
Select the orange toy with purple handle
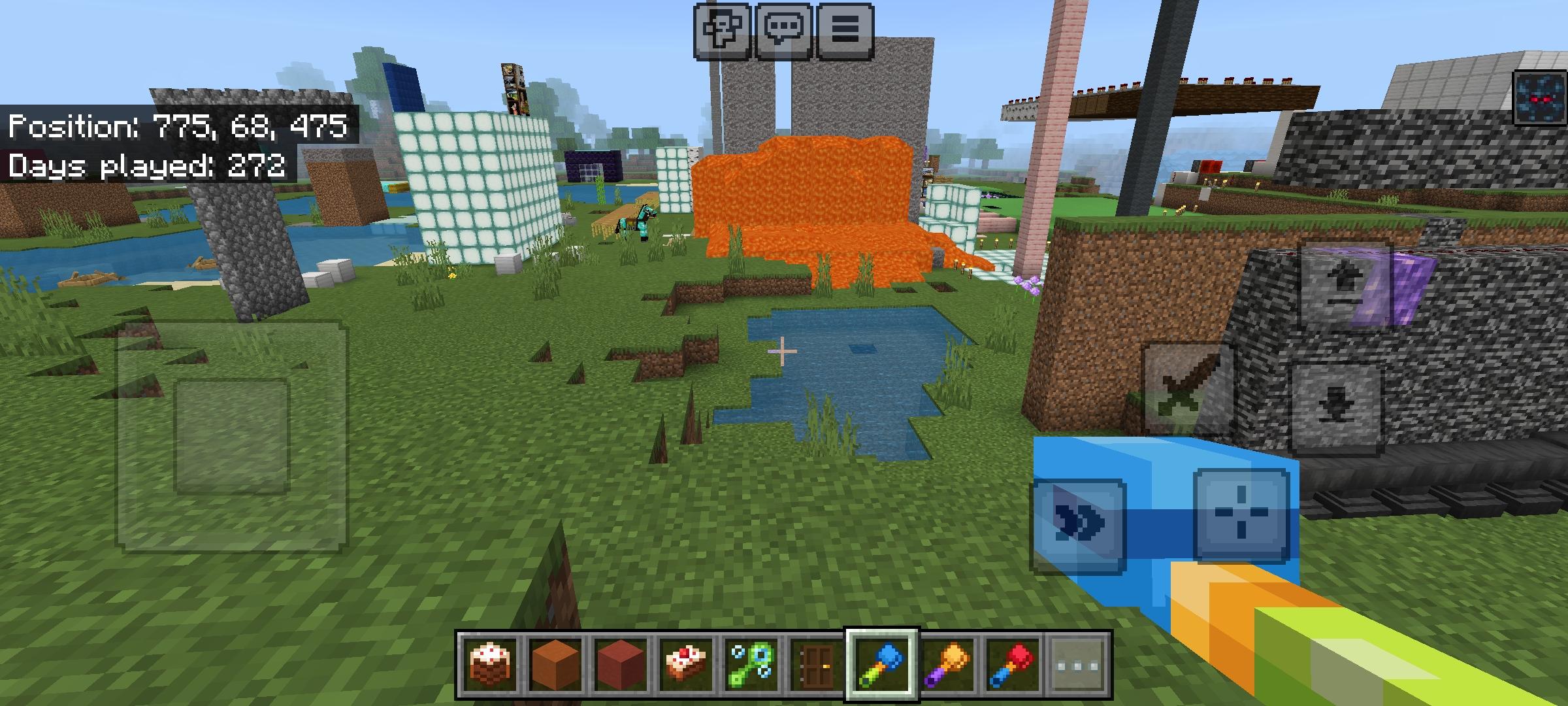[948, 665]
